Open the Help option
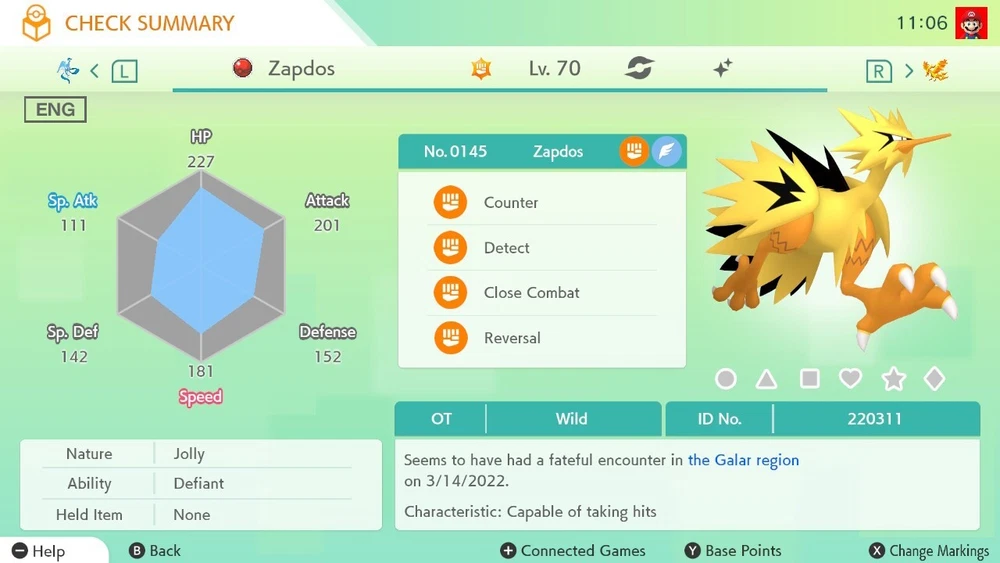1000x563 pixels. [40, 551]
